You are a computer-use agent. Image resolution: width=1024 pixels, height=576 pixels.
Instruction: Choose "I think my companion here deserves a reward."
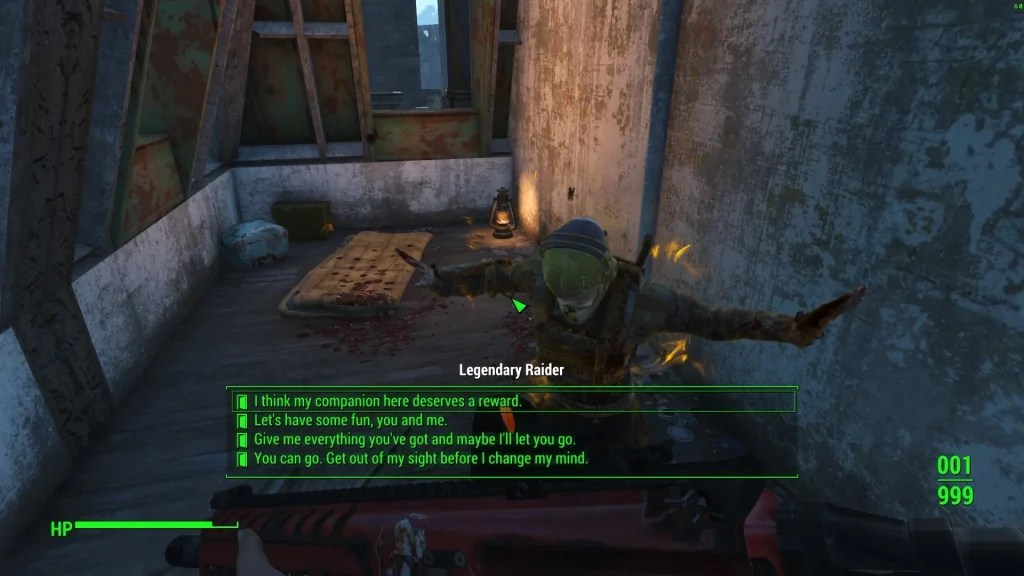(x=387, y=401)
